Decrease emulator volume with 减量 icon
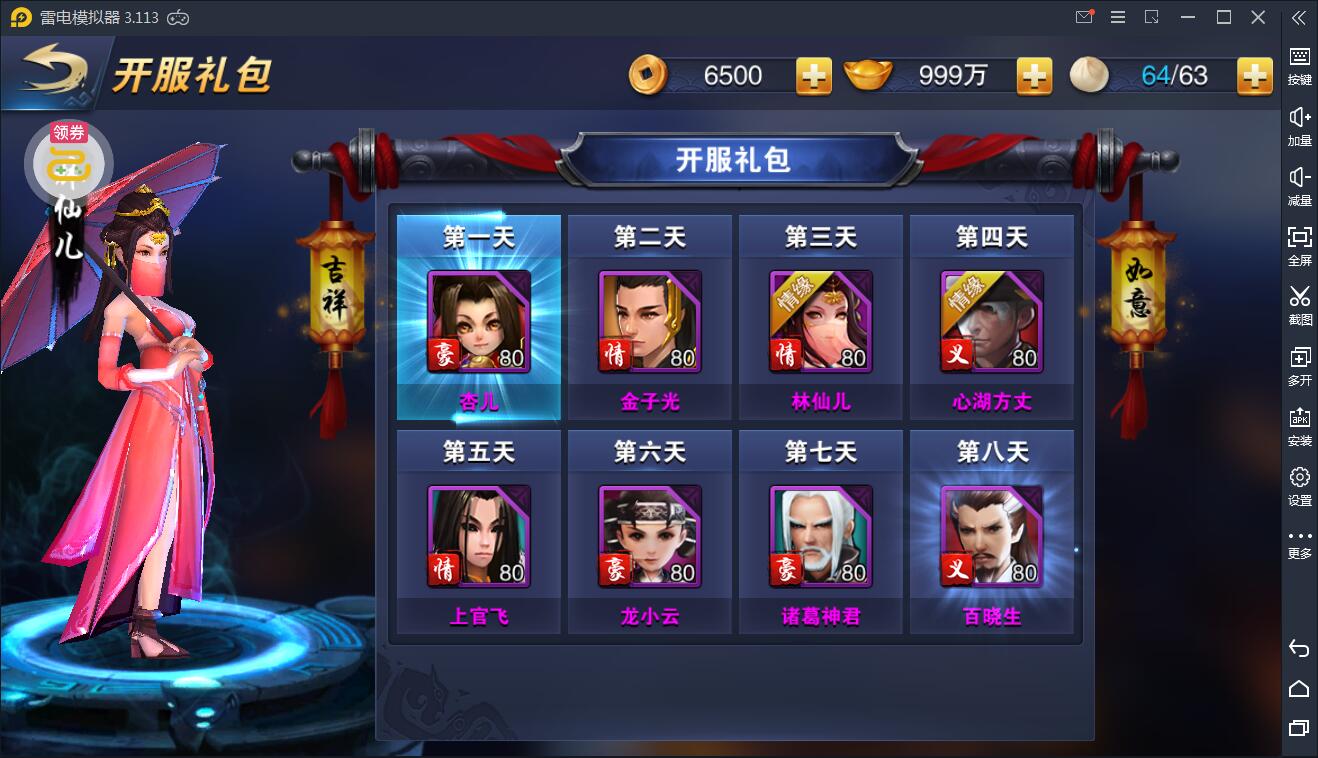1318x758 pixels. (1299, 184)
